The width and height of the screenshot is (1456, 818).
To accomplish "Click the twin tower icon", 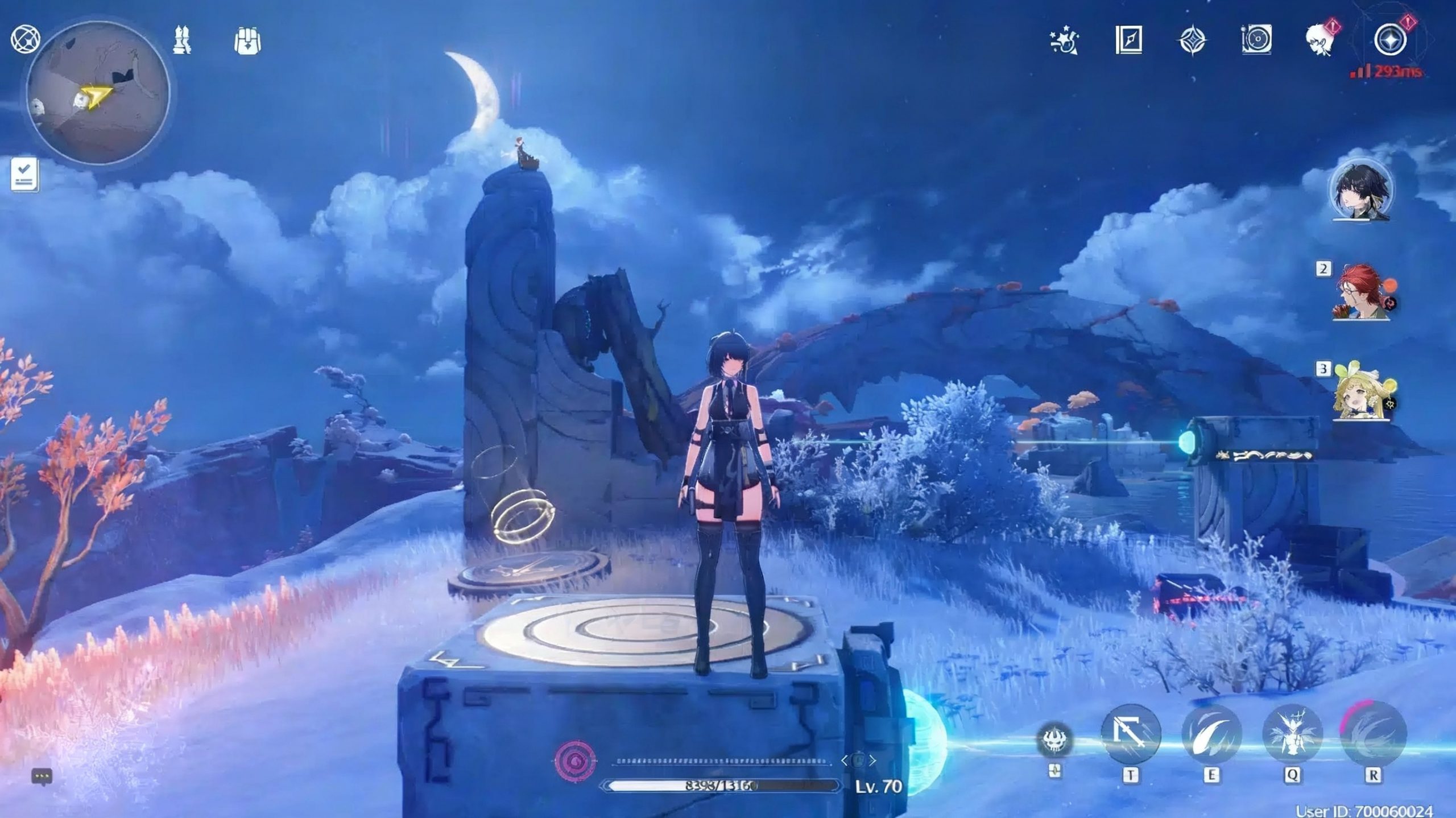I will click(x=182, y=40).
